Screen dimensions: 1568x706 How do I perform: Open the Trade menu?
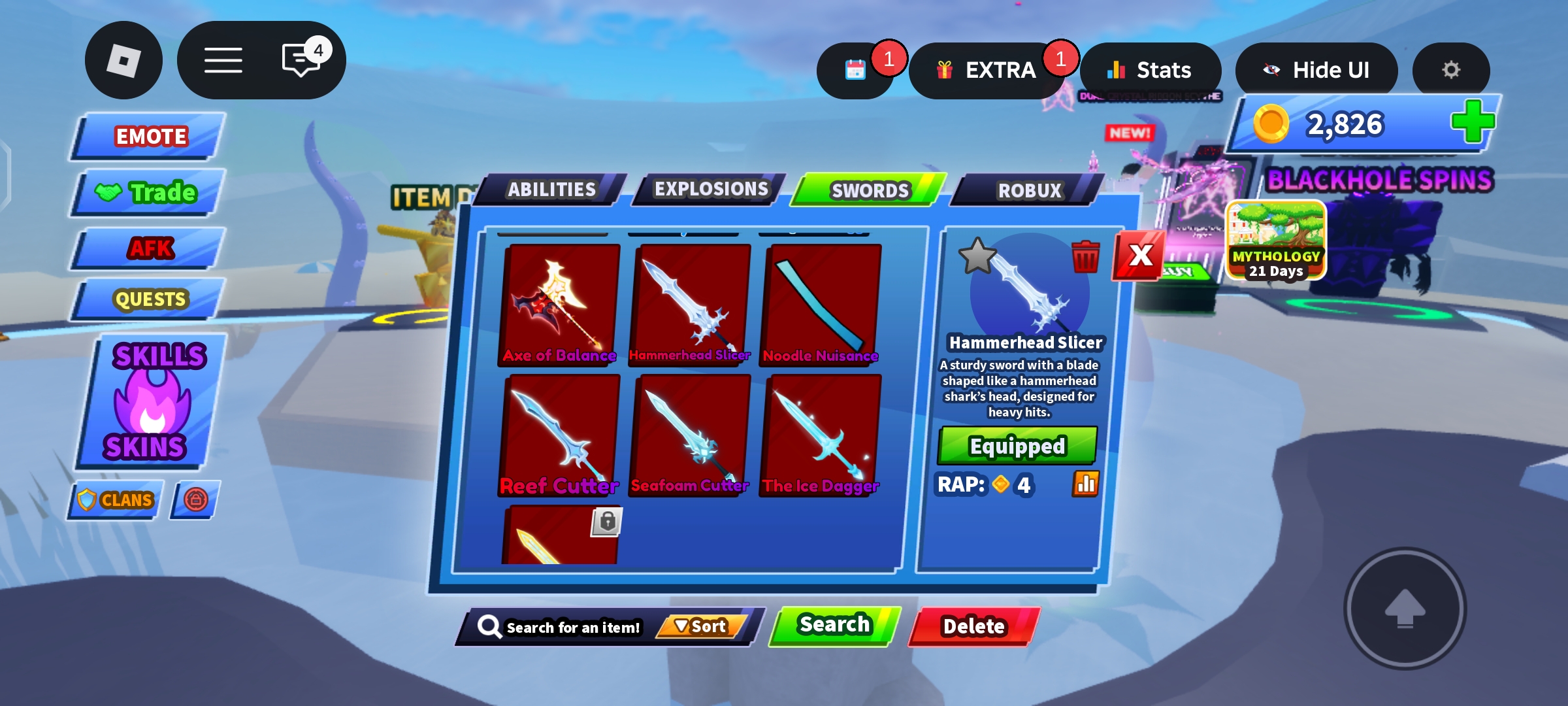coord(148,193)
